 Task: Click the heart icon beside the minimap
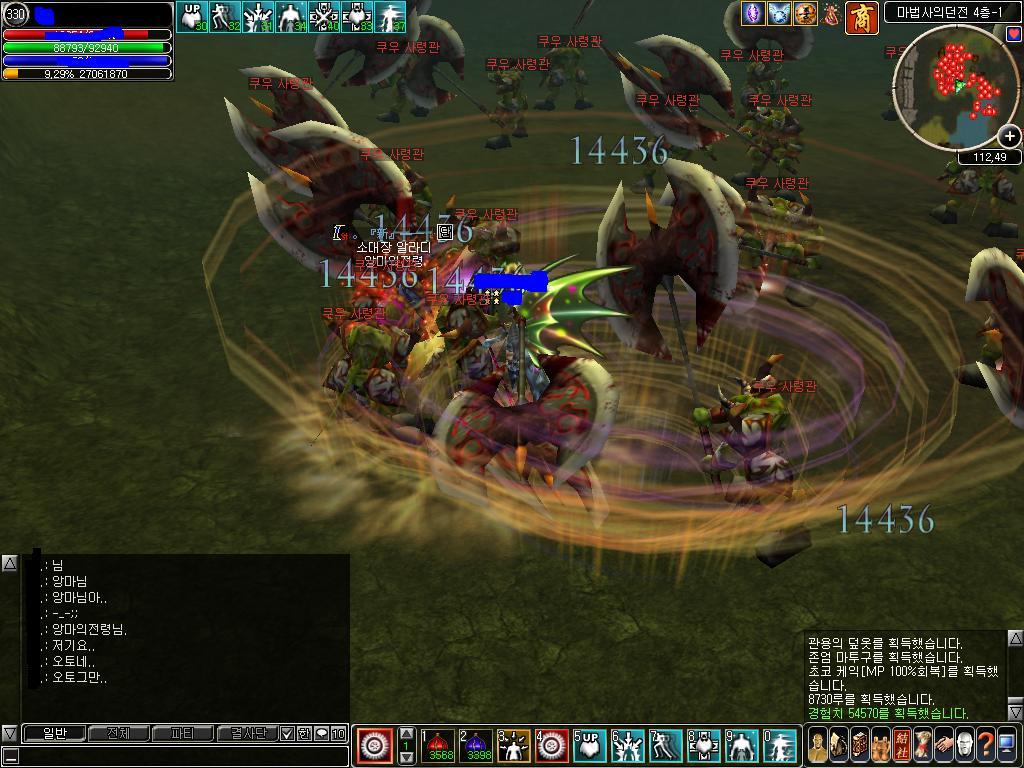[1014, 34]
